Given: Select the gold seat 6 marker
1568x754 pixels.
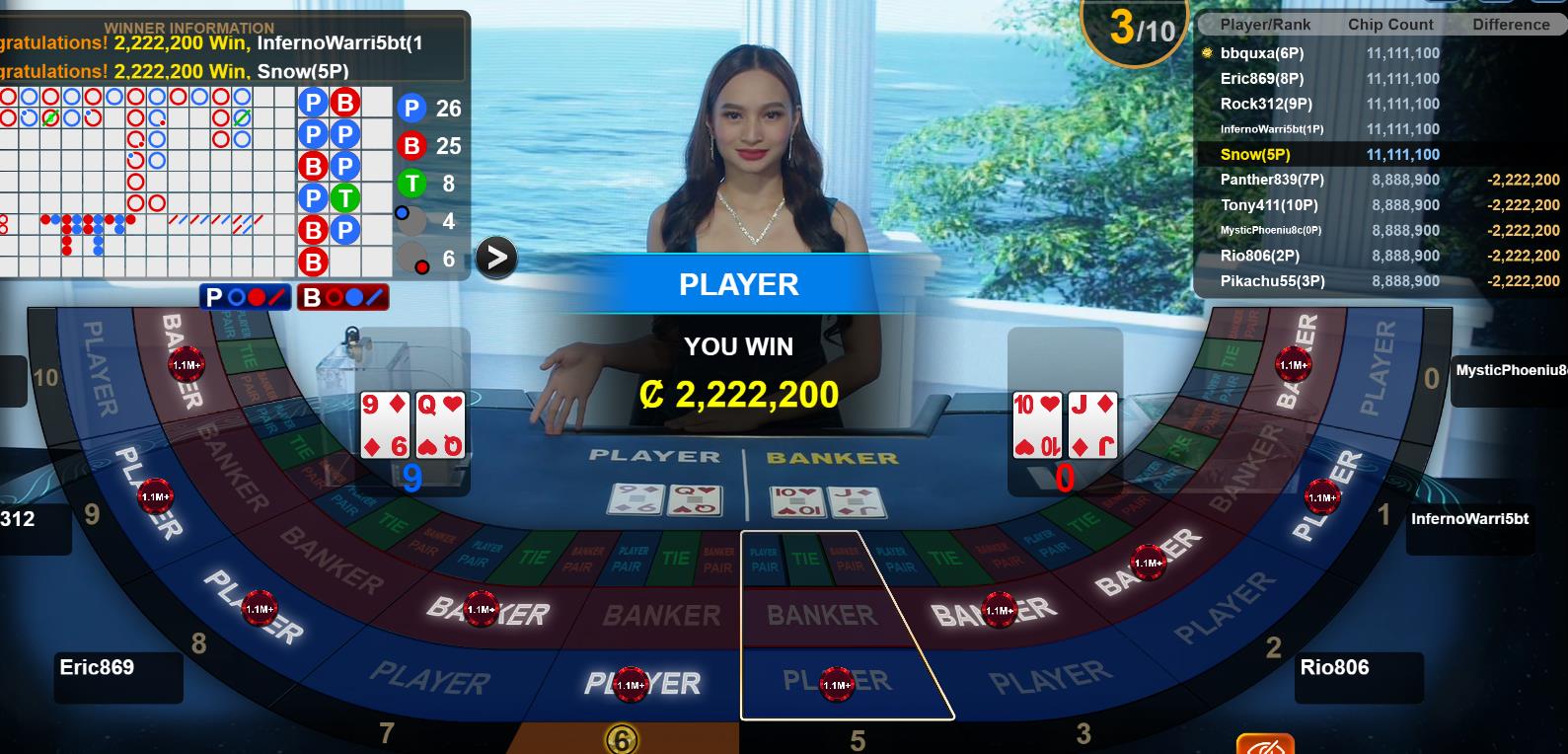Looking at the screenshot, I should (x=621, y=739).
